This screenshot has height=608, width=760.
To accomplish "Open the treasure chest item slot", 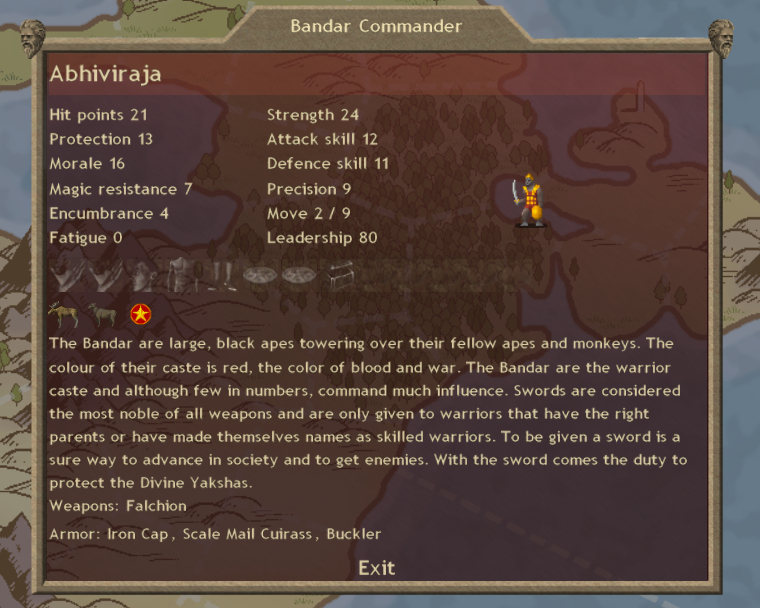I will click(341, 274).
